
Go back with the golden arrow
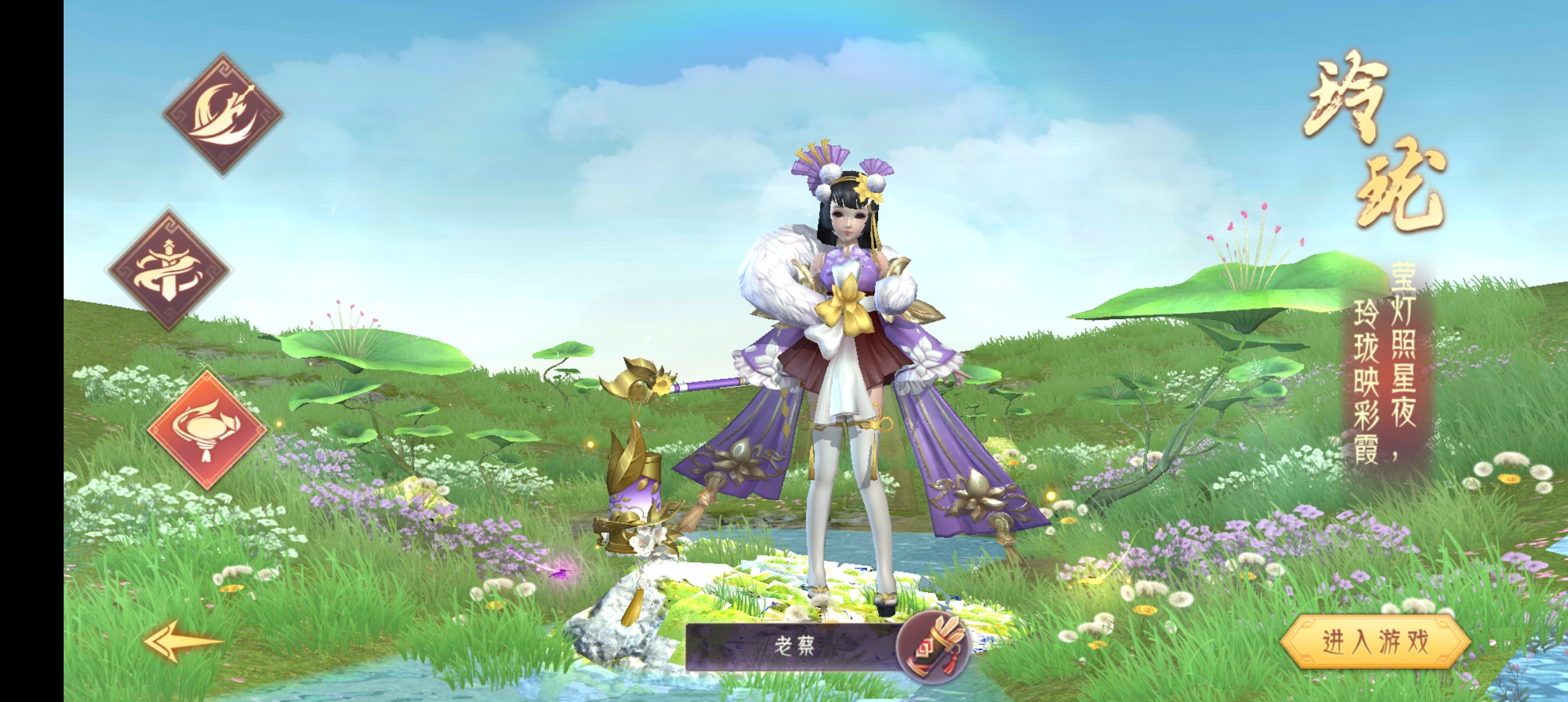pos(183,641)
